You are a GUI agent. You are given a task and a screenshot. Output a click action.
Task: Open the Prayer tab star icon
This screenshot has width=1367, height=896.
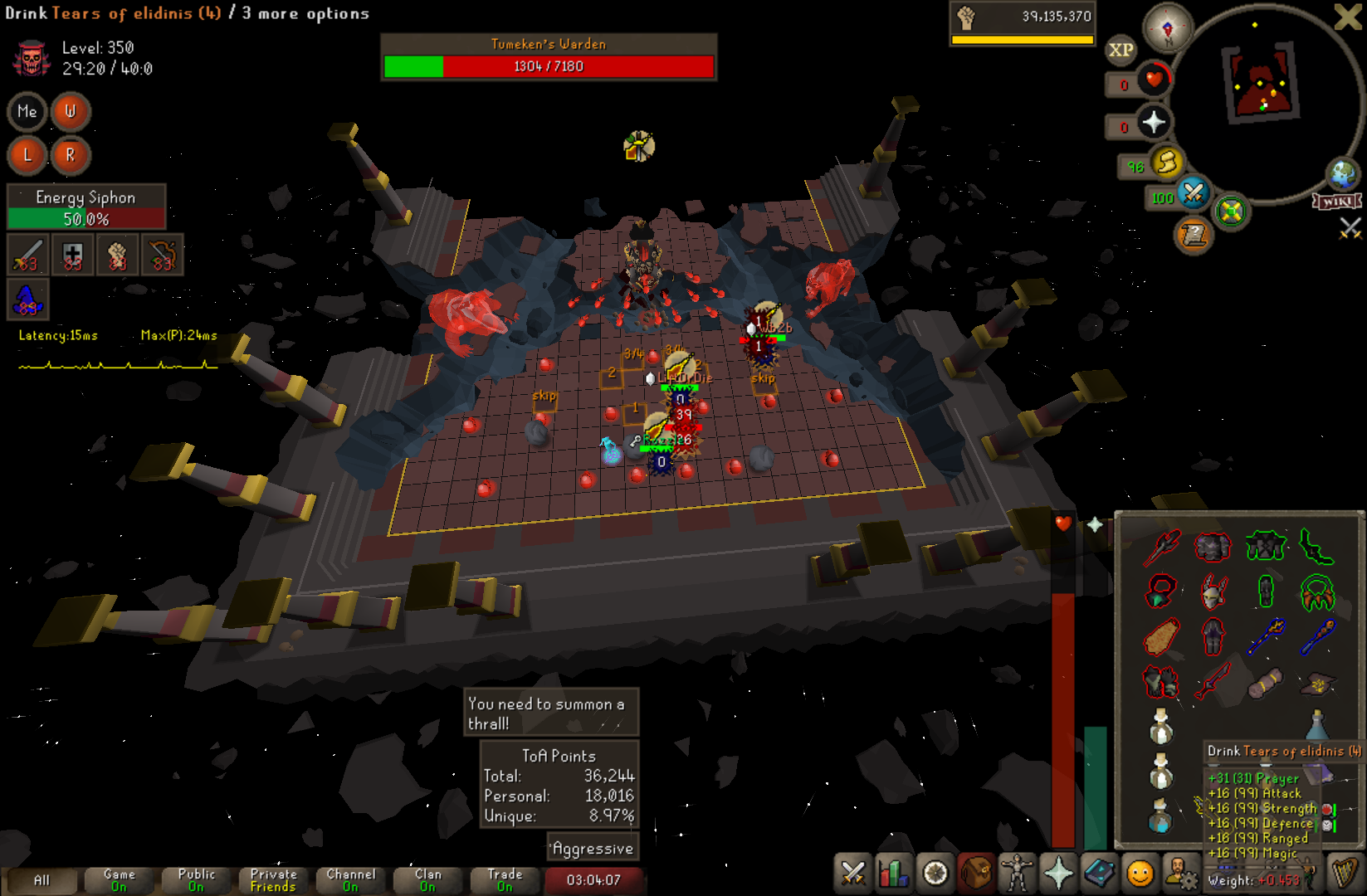[1058, 874]
